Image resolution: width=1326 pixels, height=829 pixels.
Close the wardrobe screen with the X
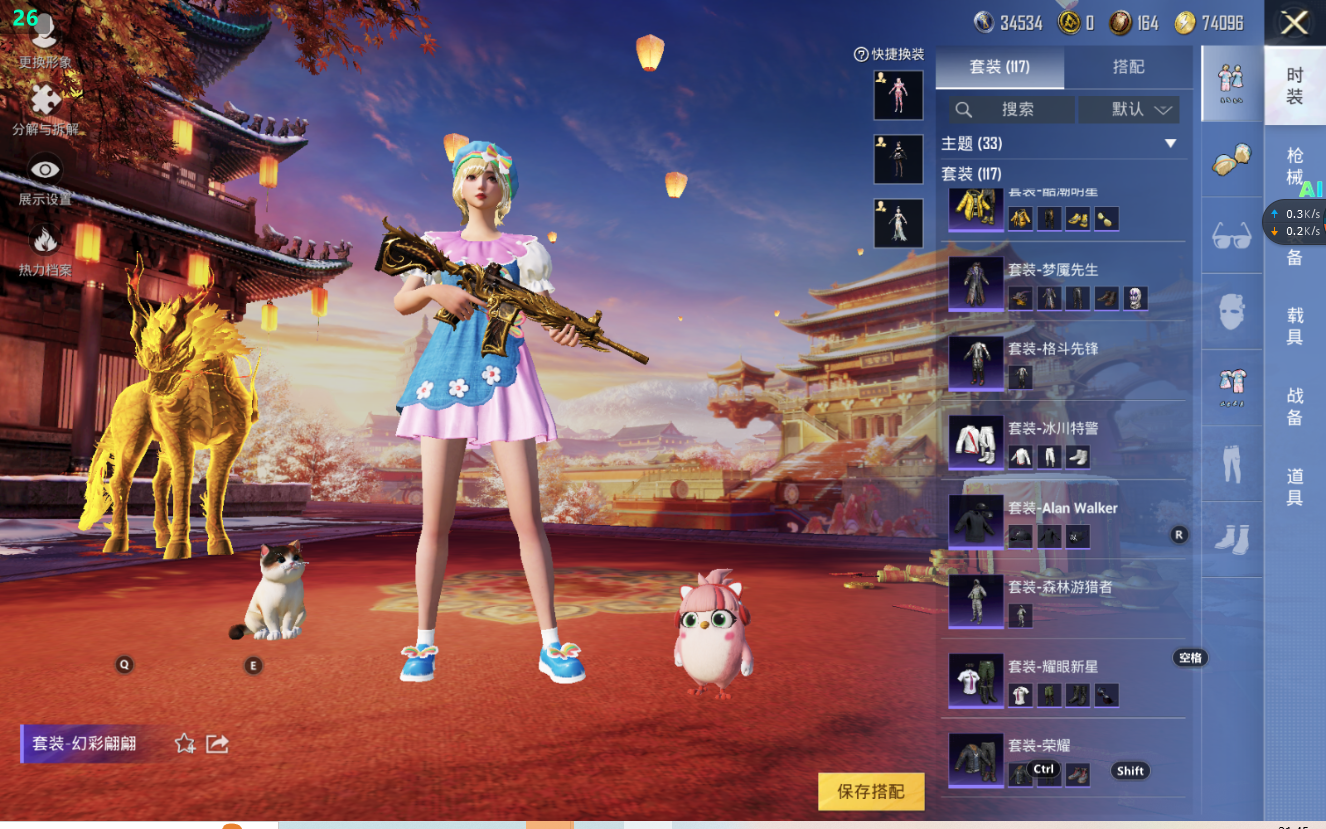click(x=1294, y=23)
